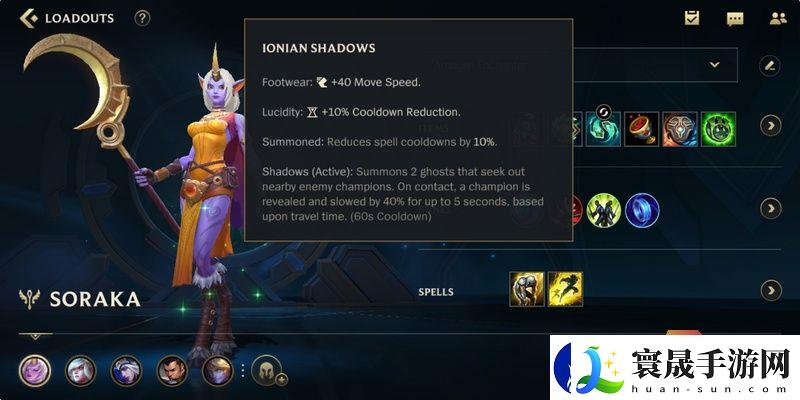800x400 pixels.
Task: Select the Flash running-figure spell icon
Action: [x=566, y=289]
